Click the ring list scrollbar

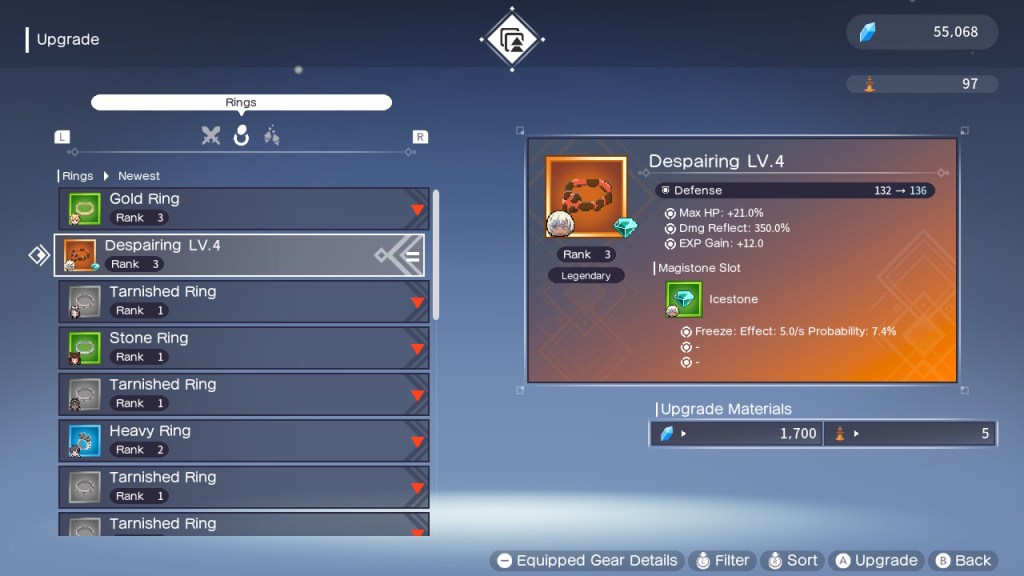point(436,254)
